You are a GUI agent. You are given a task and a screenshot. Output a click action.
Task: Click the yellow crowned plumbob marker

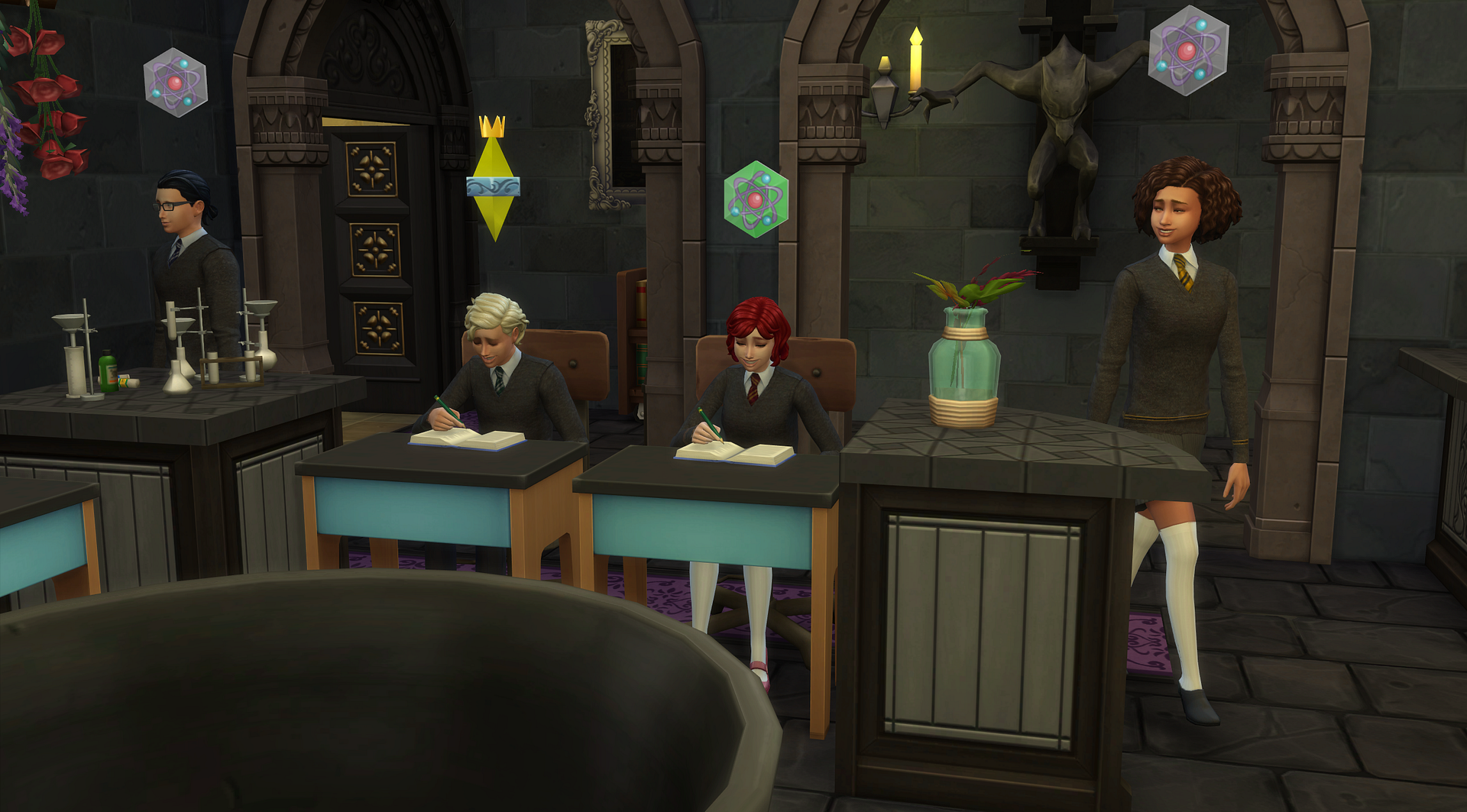point(494,181)
